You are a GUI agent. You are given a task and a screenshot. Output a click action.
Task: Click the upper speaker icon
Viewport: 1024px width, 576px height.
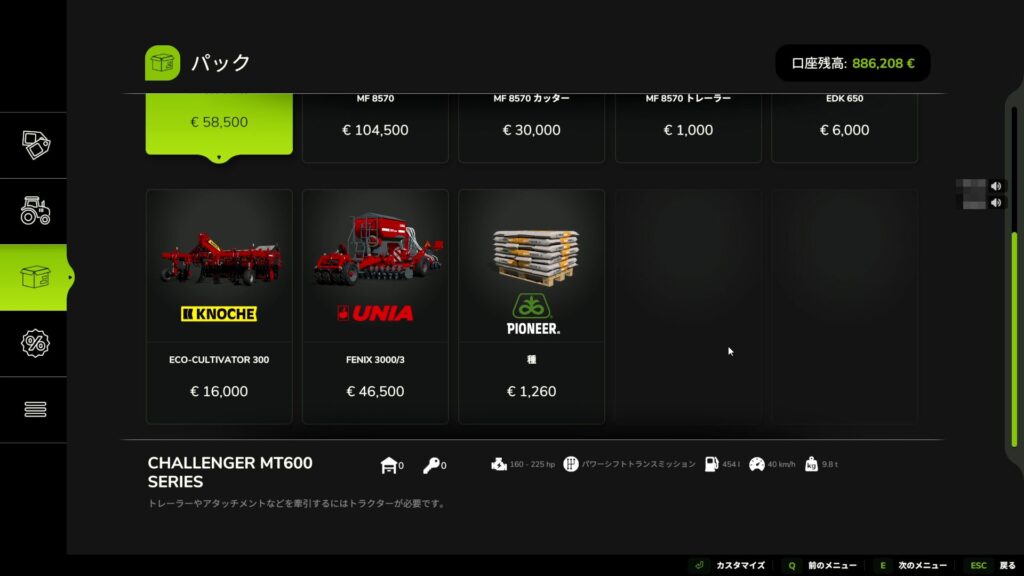pyautogui.click(x=996, y=186)
